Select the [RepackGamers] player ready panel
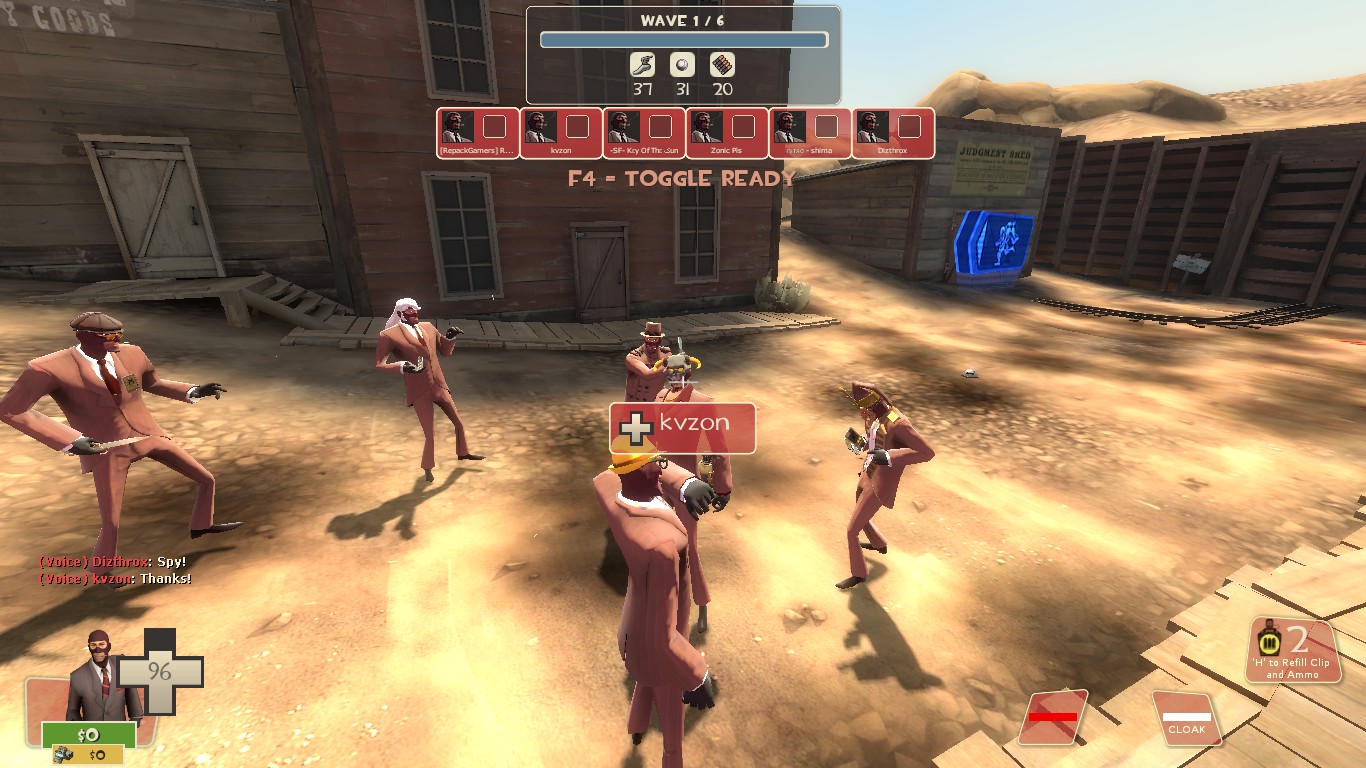Screen dimensions: 1366x768 click(478, 133)
